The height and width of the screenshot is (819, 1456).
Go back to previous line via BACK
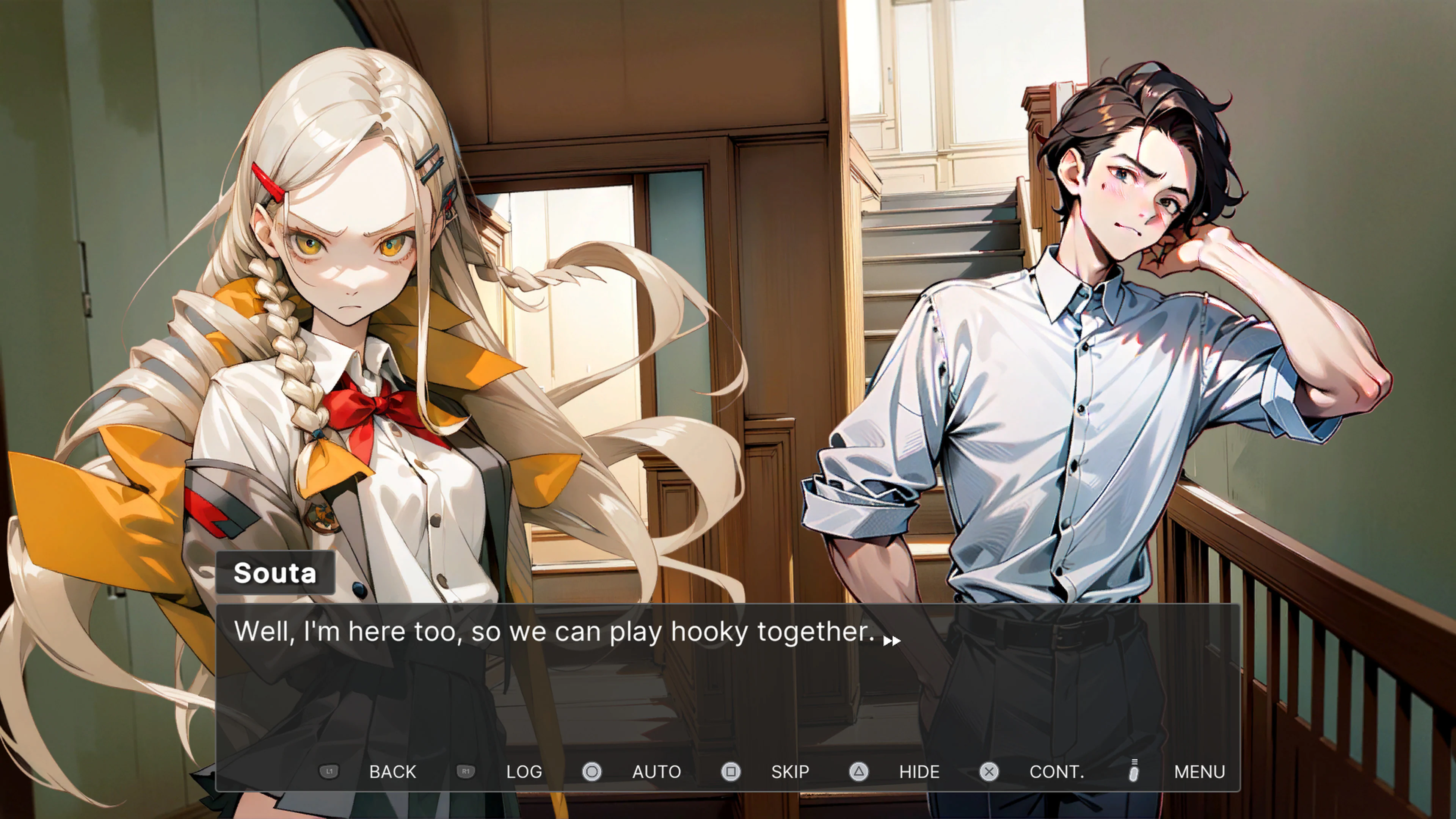(393, 772)
